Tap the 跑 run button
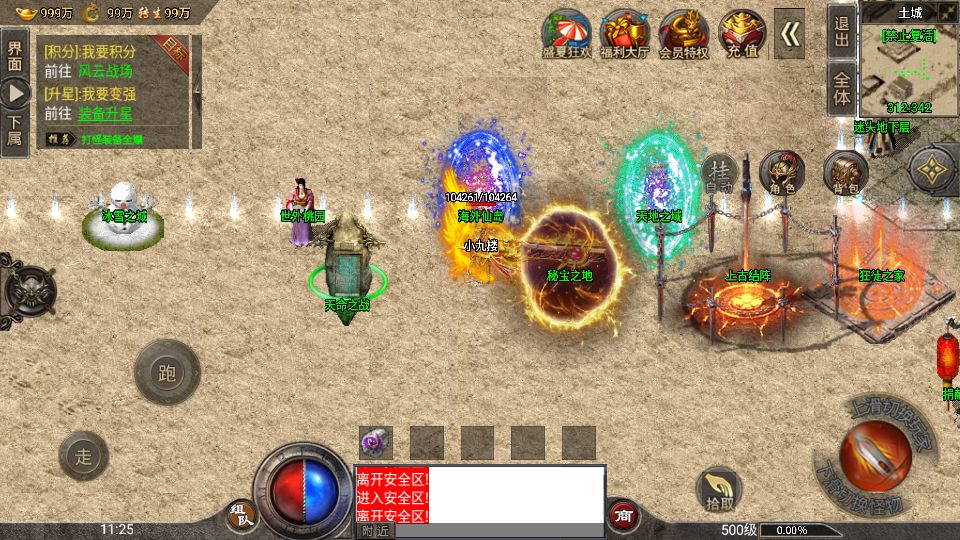The image size is (960, 540). [x=166, y=373]
